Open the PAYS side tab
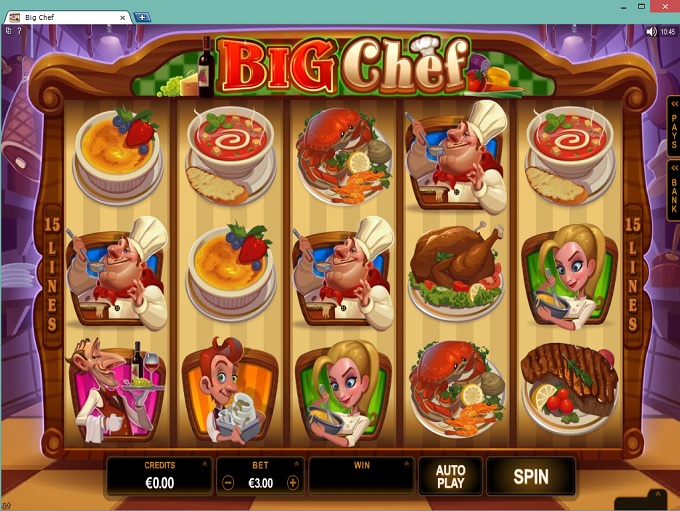The height and width of the screenshot is (511, 680). click(672, 124)
